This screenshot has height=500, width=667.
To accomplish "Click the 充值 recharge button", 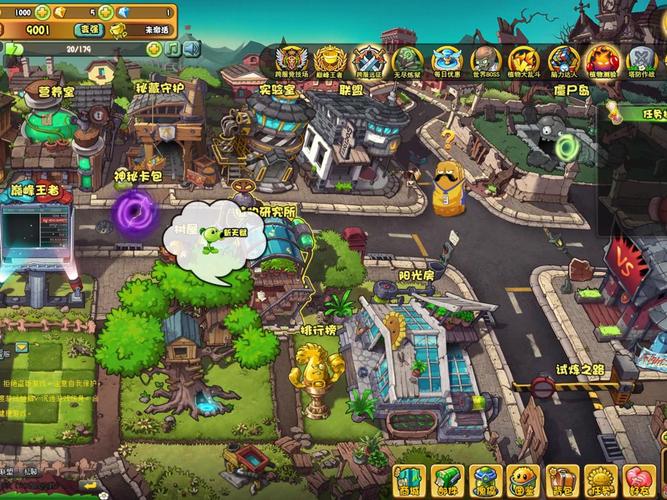I will (90, 31).
